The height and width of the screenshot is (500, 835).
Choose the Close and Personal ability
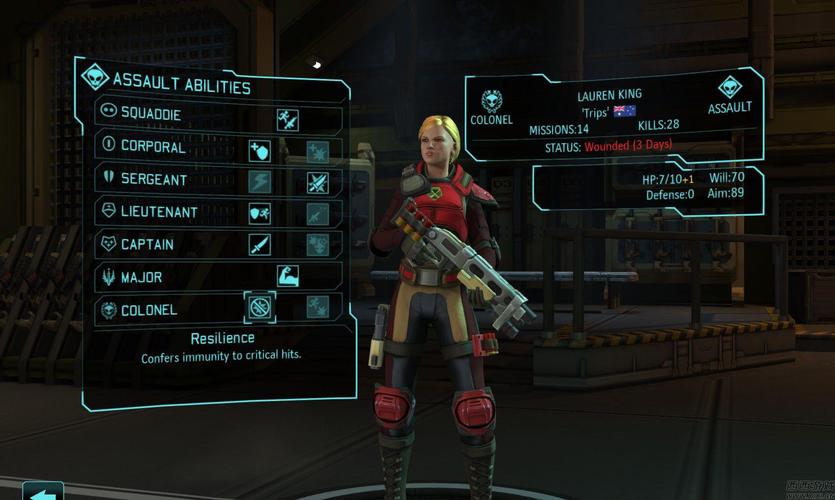click(x=318, y=183)
